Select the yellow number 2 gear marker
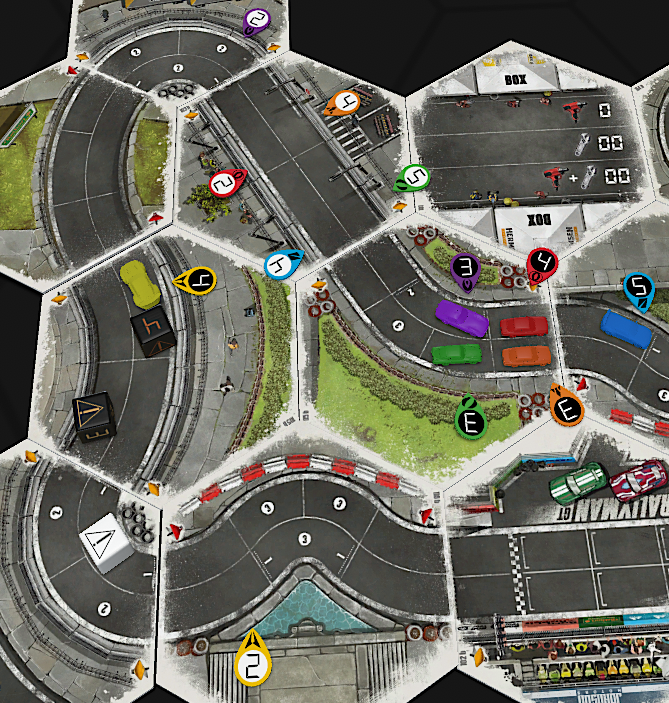Screen dimensions: 669x703 (253, 664)
